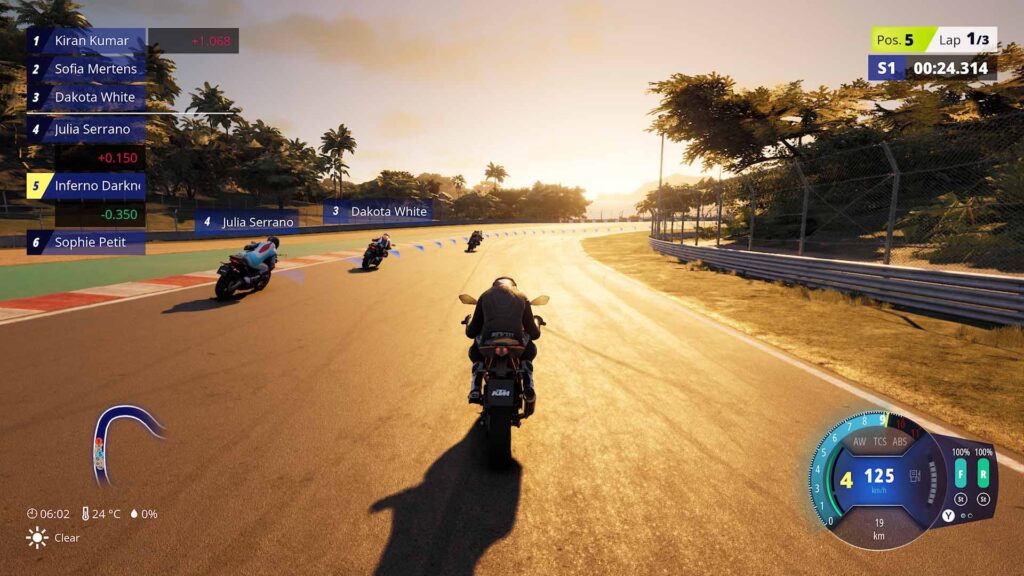Viewport: 1024px width, 576px height.
Task: Select Sophie Petit in the standings list
Action: coord(90,242)
